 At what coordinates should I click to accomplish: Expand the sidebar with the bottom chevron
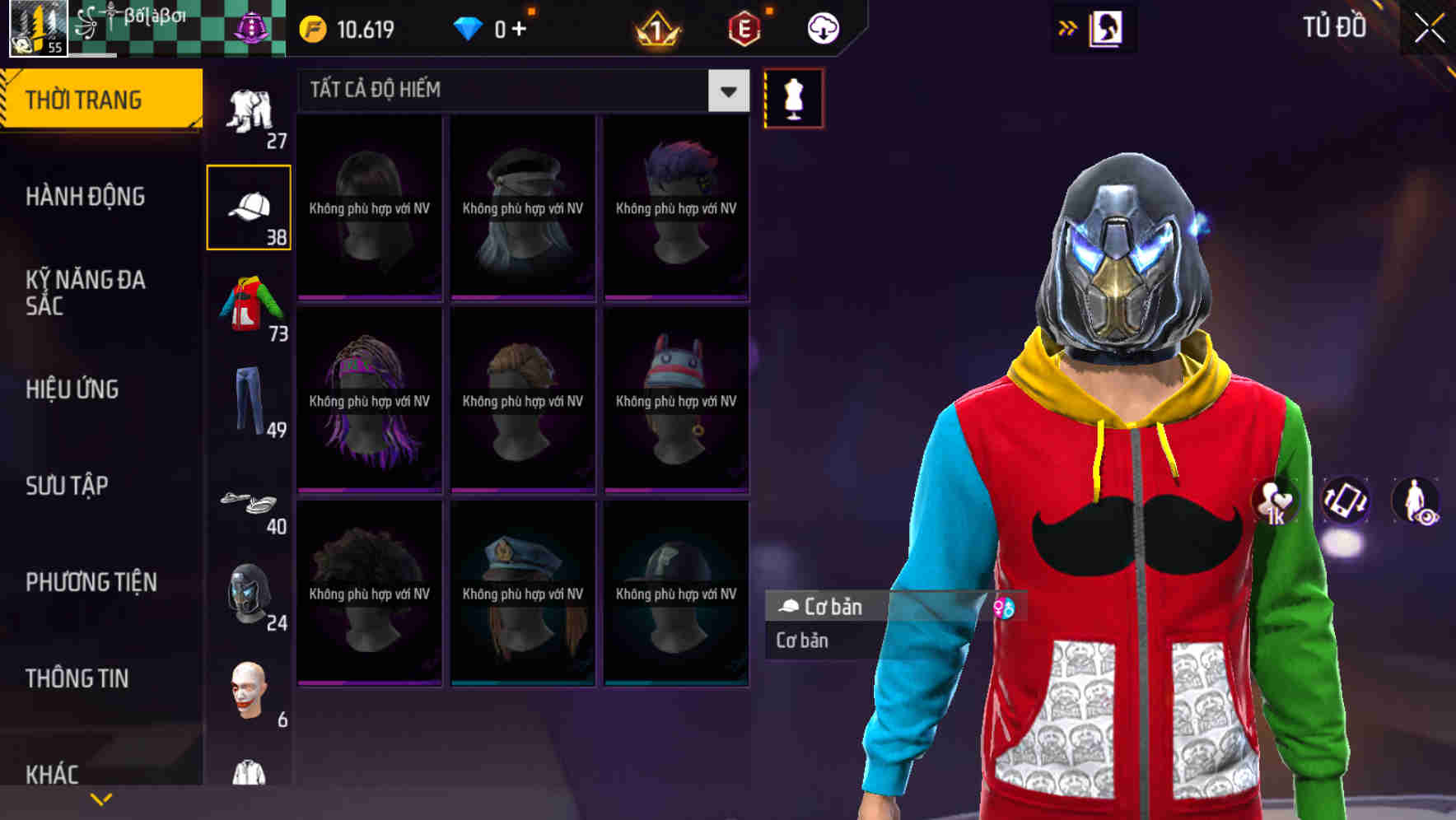(100, 798)
